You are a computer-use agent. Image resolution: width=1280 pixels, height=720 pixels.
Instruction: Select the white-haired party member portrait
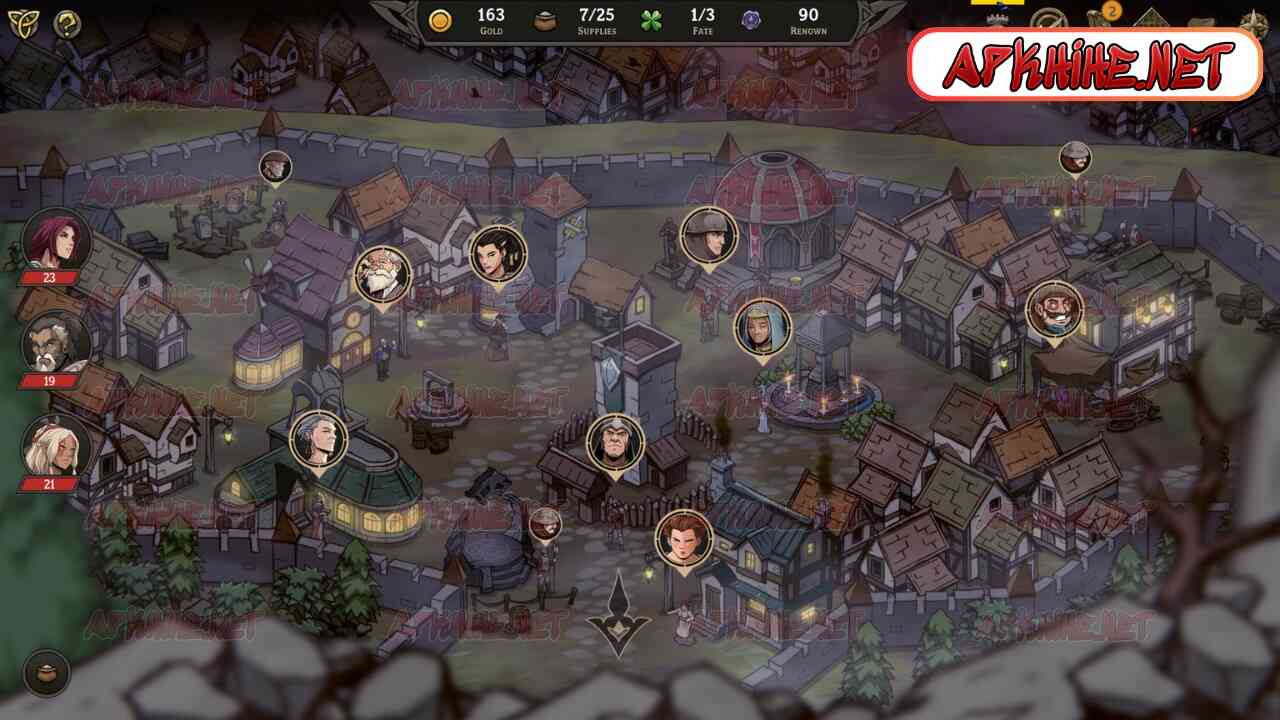pyautogui.click(x=56, y=447)
